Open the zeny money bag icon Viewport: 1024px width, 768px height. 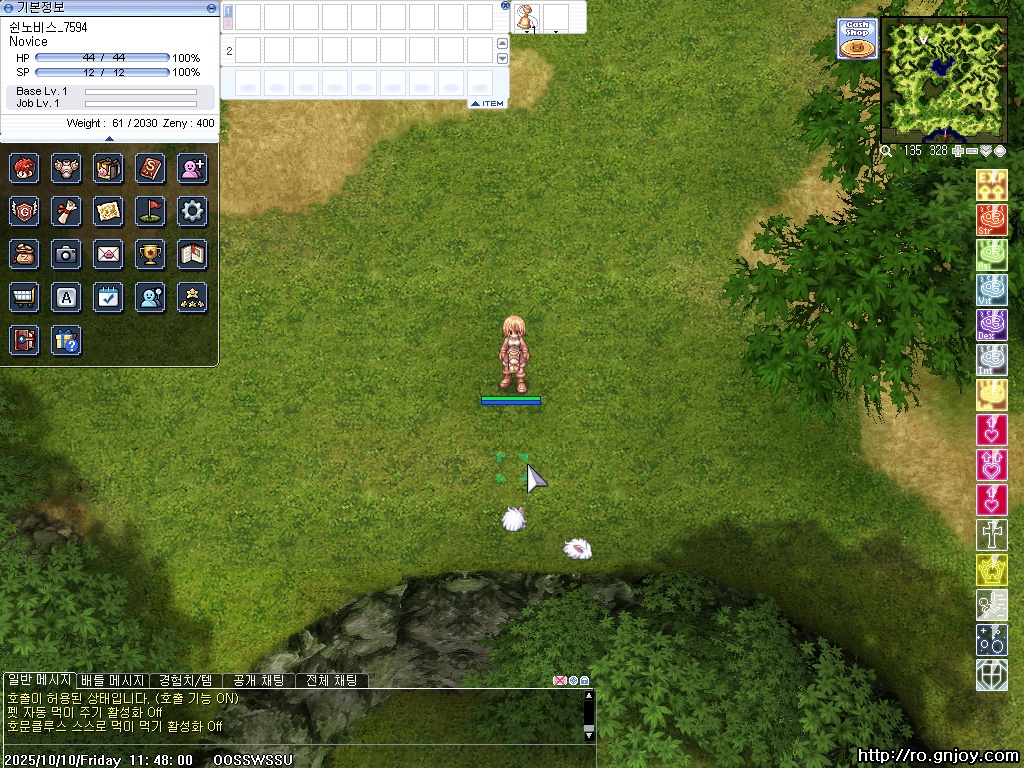tap(24, 254)
